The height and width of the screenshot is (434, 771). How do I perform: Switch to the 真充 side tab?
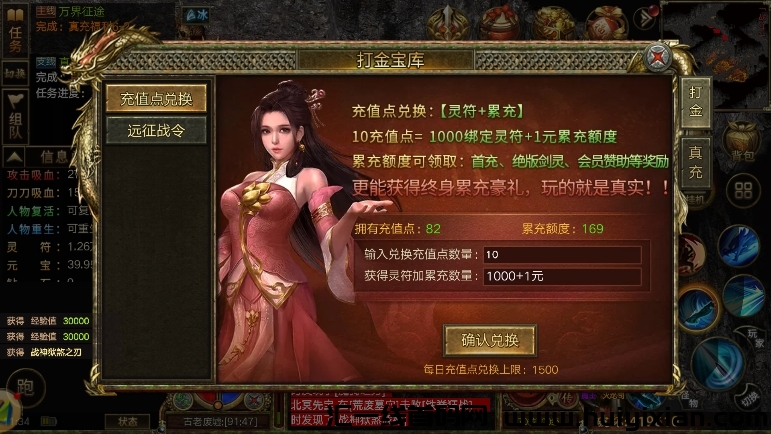696,163
